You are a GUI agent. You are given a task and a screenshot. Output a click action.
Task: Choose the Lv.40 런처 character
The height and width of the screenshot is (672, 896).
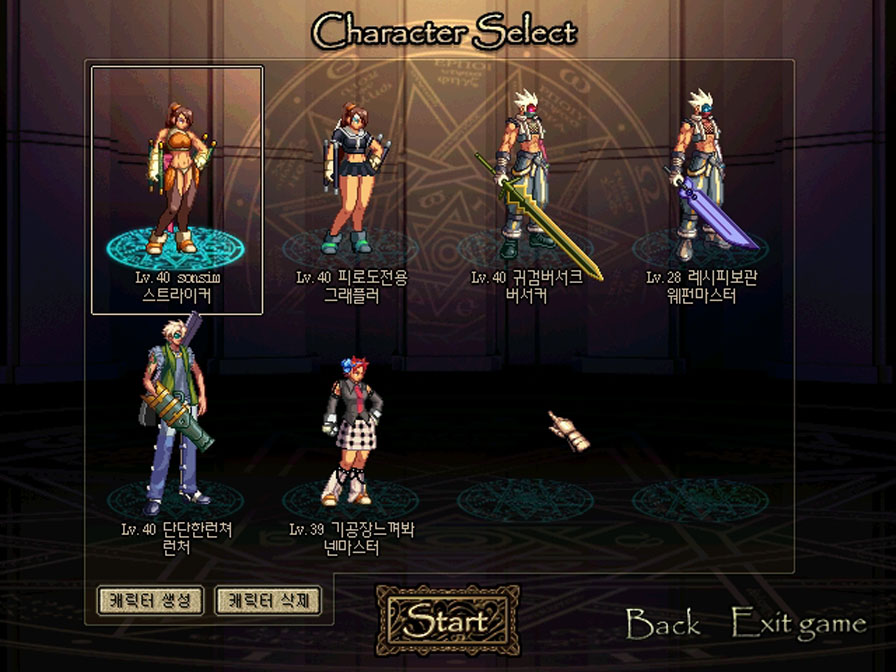[x=175, y=420]
